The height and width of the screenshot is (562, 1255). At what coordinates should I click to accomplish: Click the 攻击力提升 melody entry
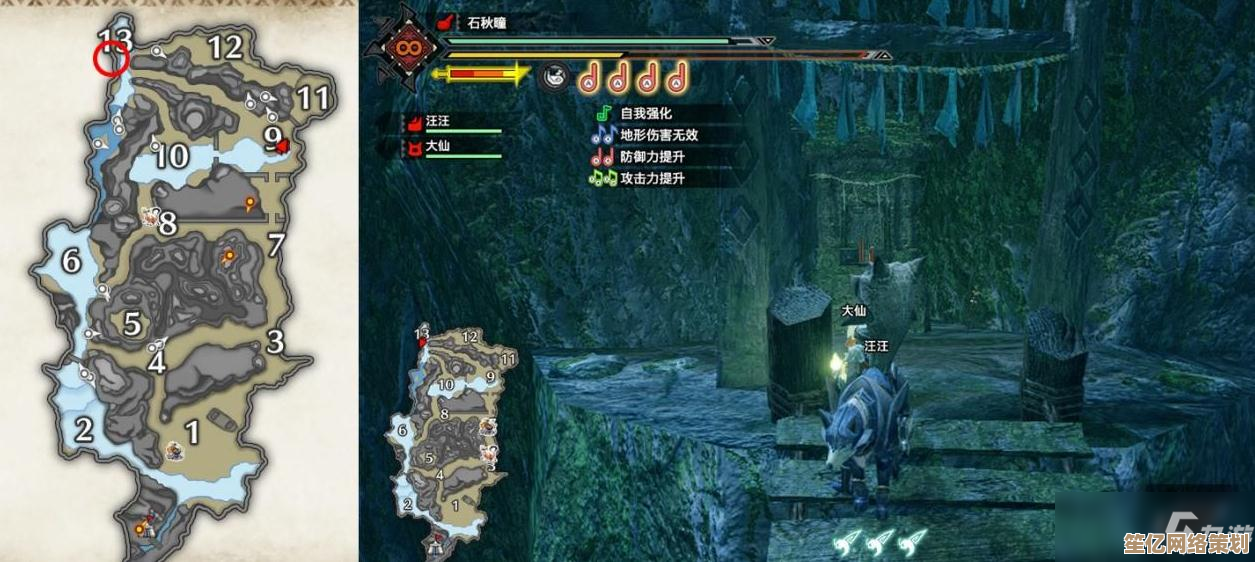click(651, 178)
